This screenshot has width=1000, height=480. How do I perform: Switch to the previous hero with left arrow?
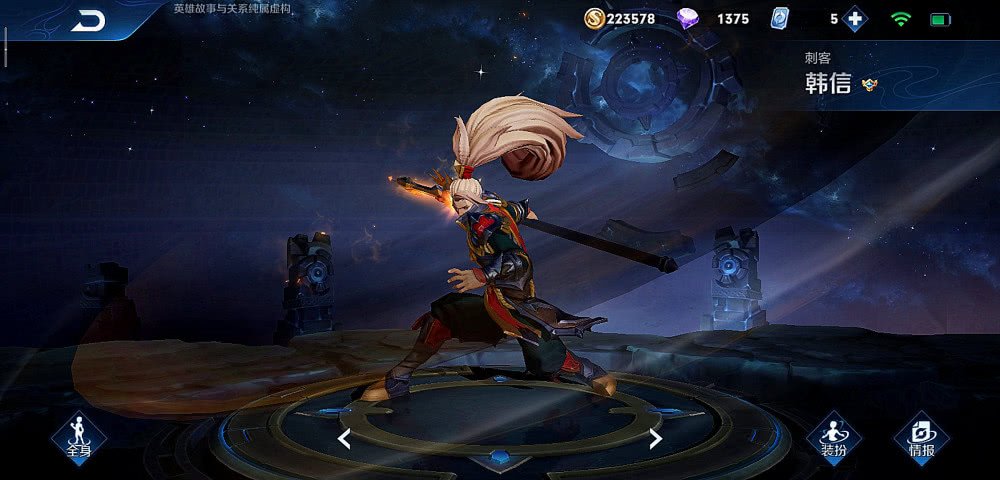344,438
